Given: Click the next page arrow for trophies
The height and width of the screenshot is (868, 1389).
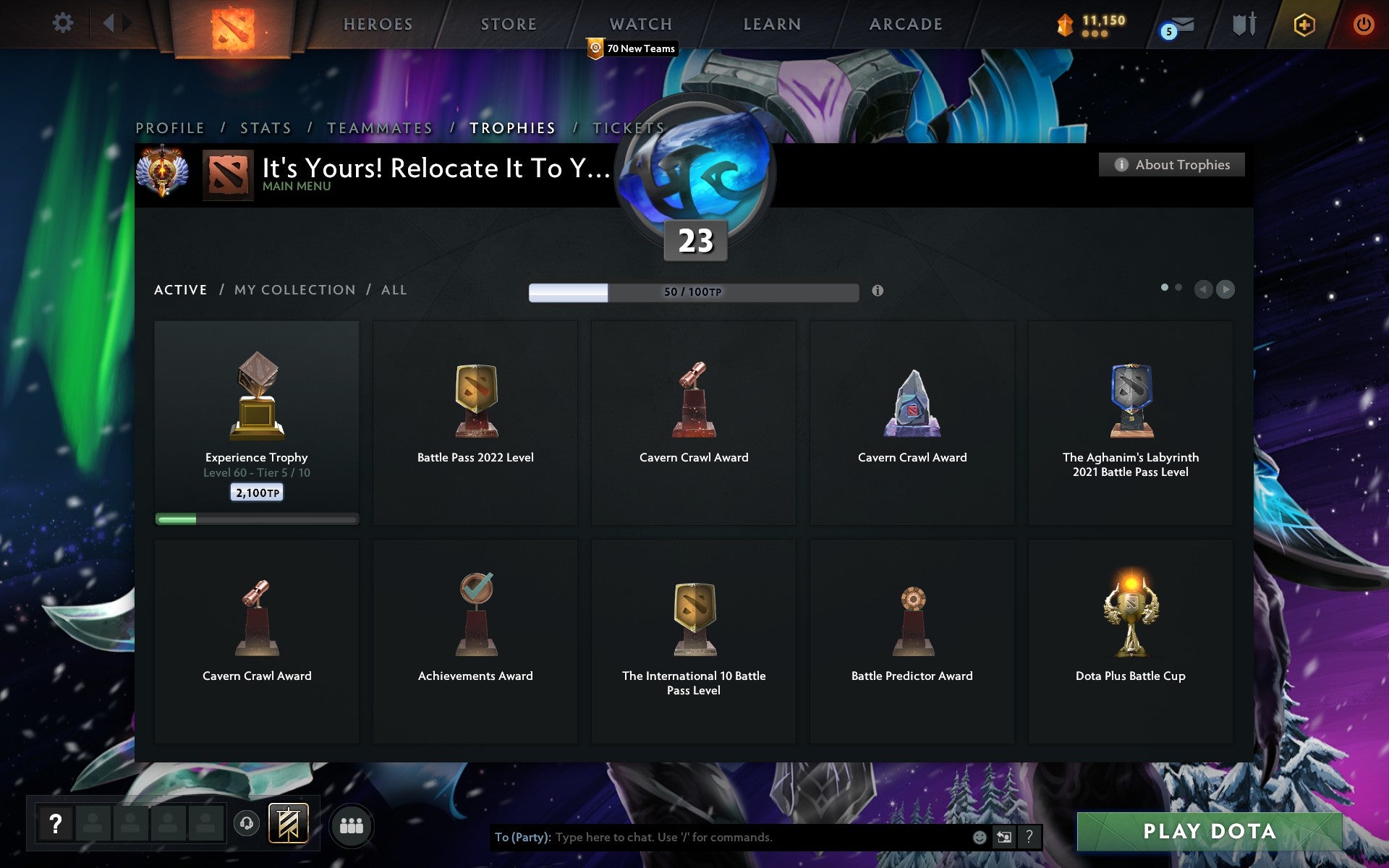Looking at the screenshot, I should (1226, 289).
